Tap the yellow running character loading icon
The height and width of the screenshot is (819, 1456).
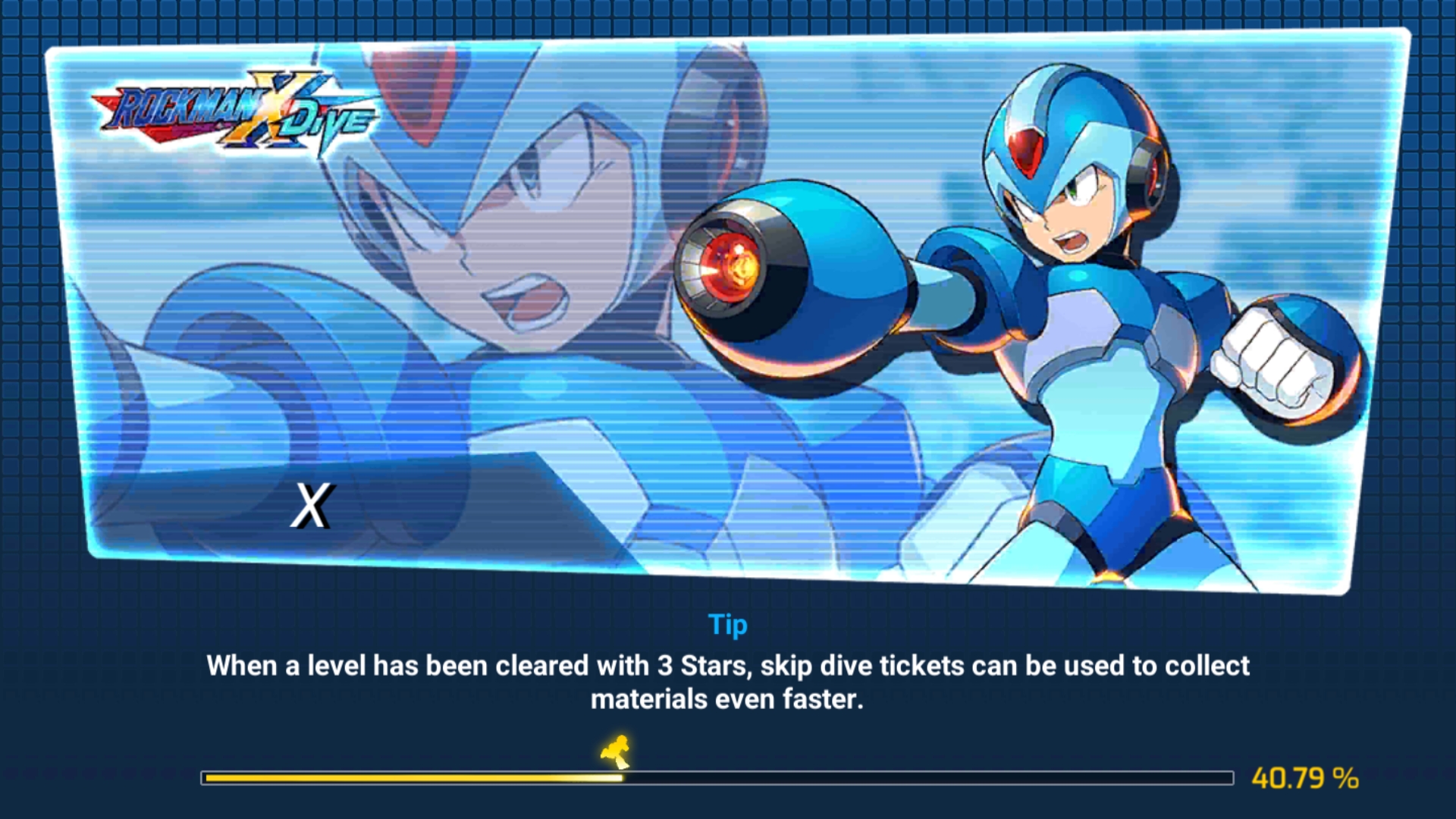(x=616, y=751)
